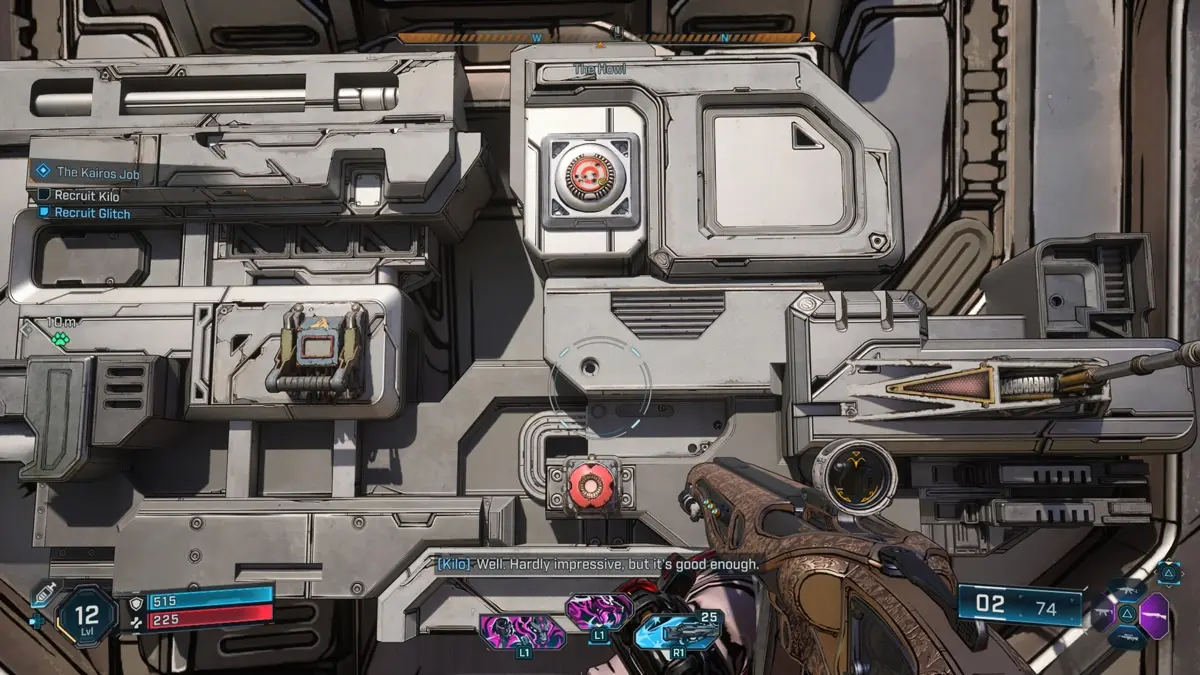Trigger the upper purple action skill icon
Screen dimensions: 1200x675
click(x=599, y=611)
